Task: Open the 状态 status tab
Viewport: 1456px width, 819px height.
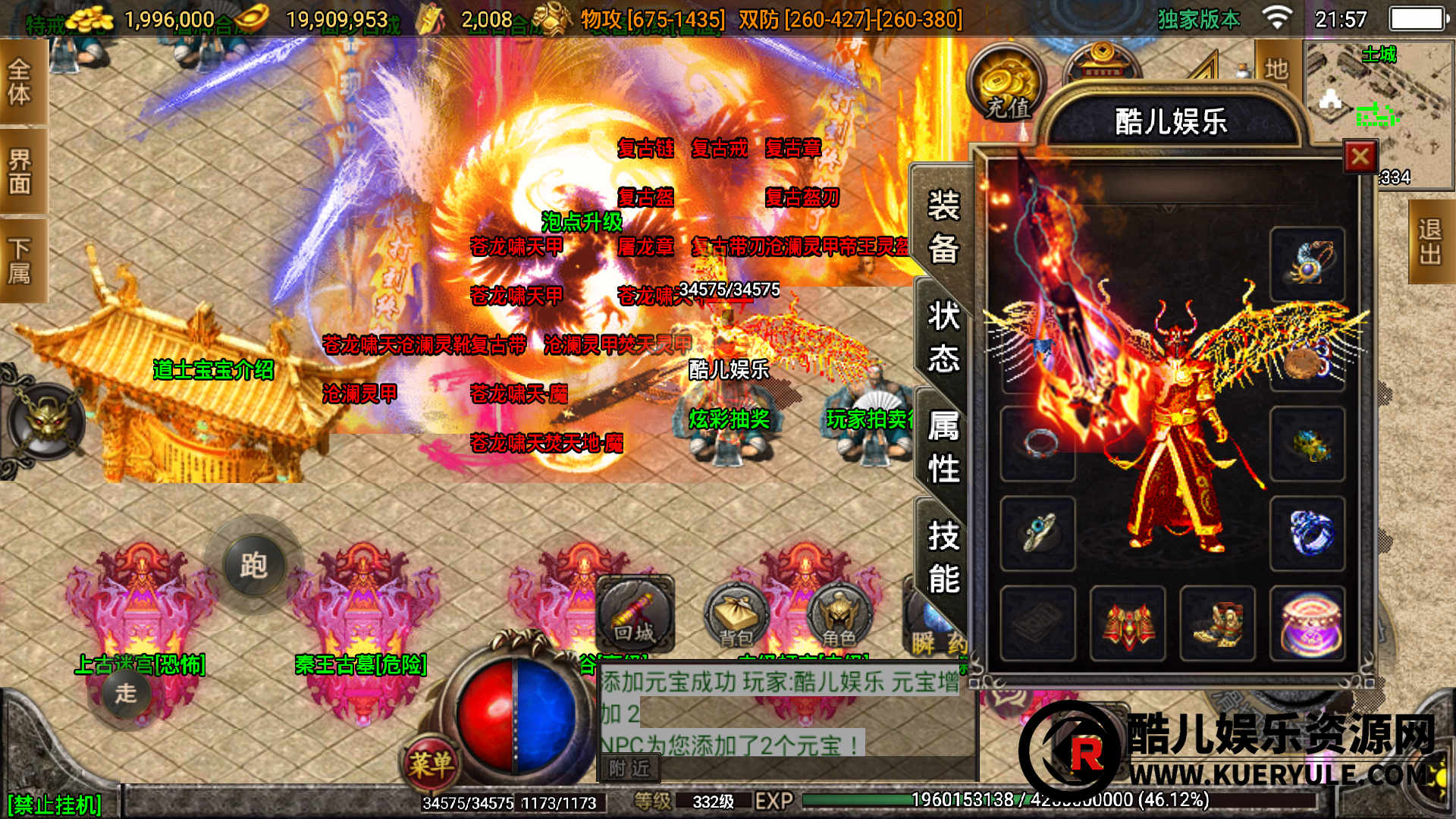Action: (943, 336)
